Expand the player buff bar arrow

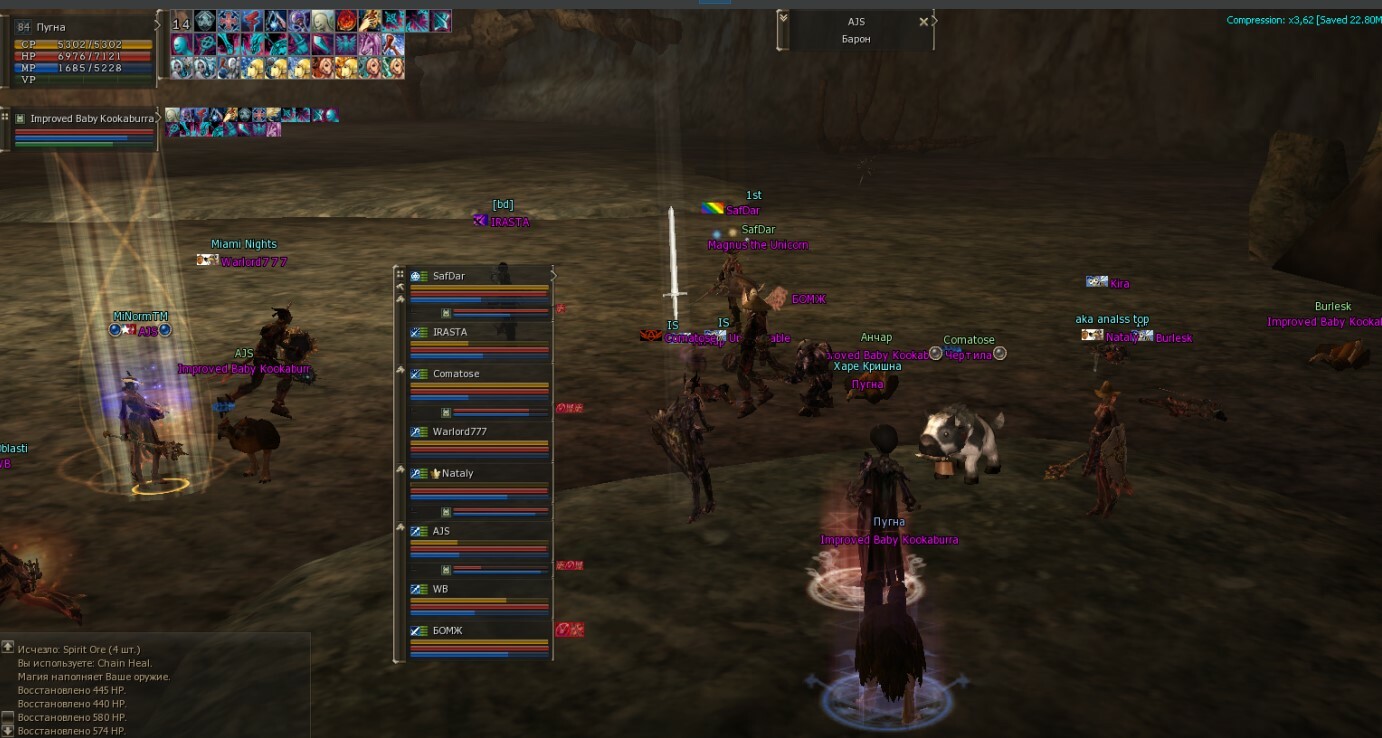(x=159, y=22)
